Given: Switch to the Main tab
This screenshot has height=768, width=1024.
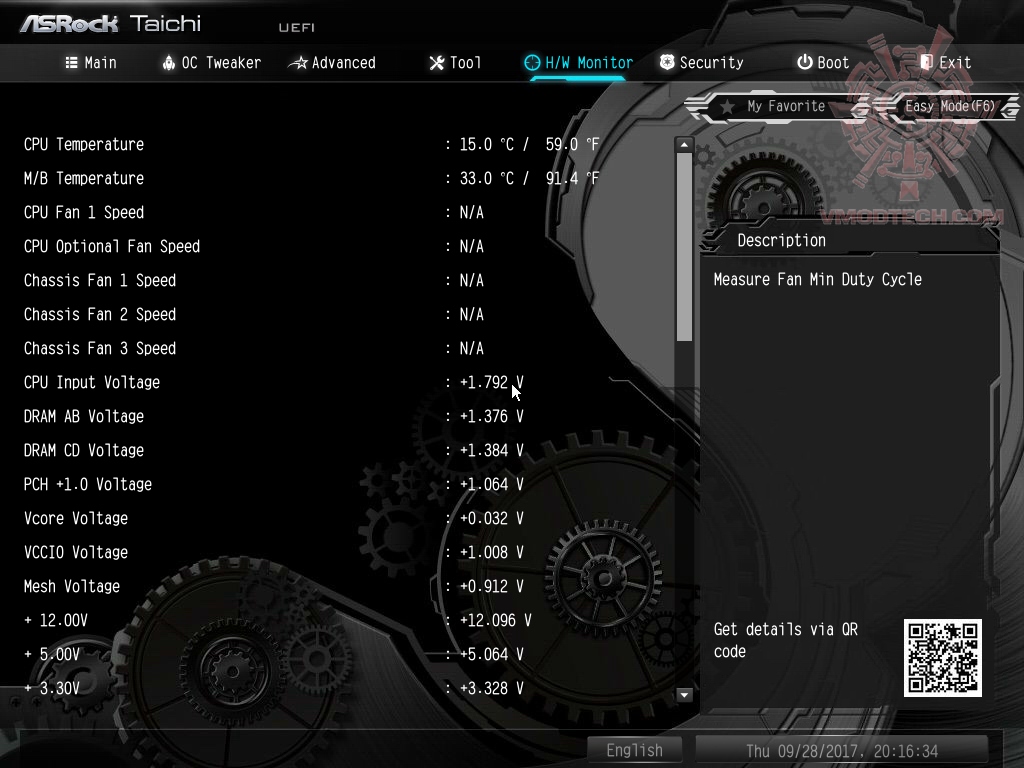Looking at the screenshot, I should click(x=91, y=62).
